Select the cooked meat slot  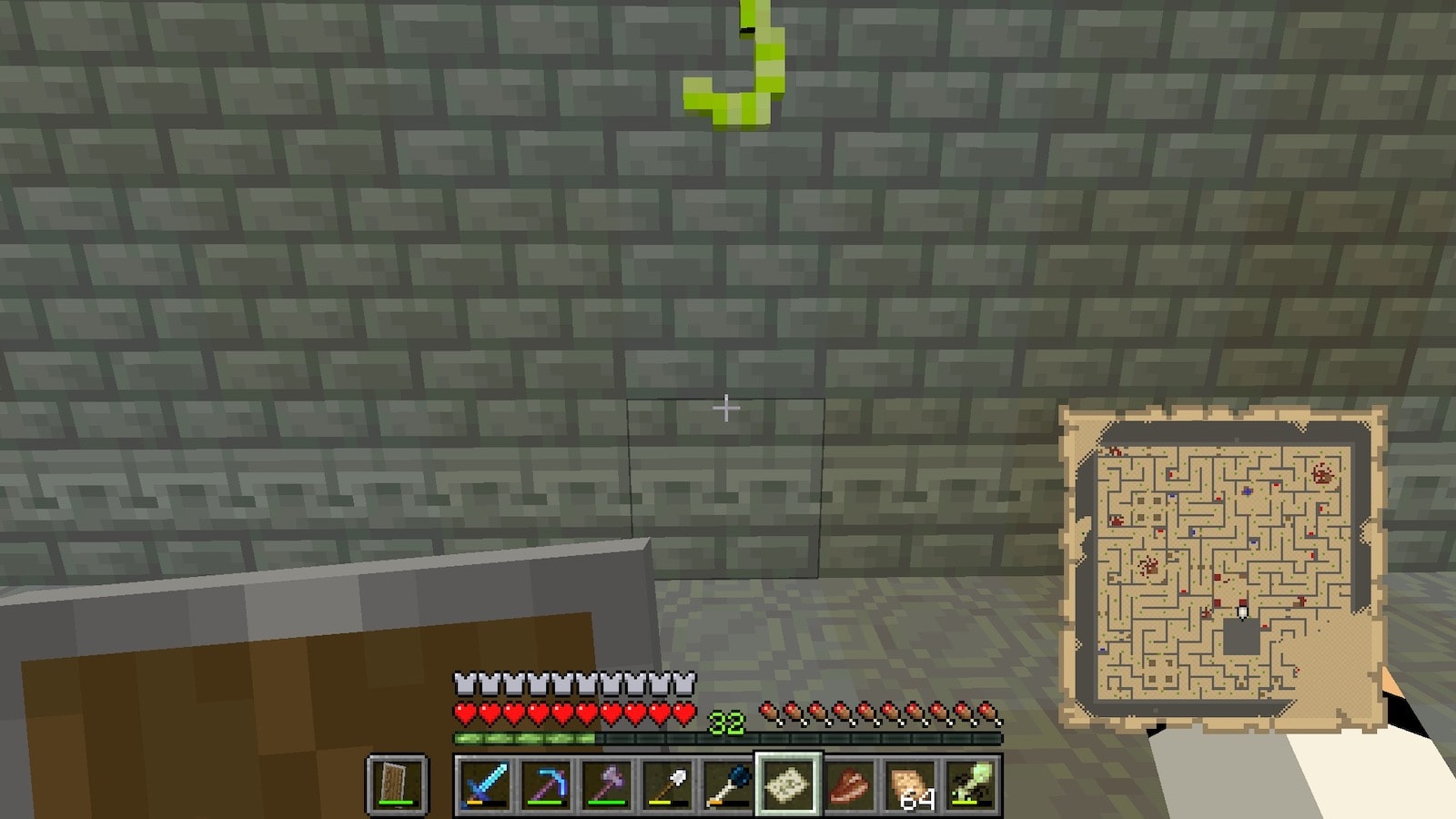click(849, 784)
